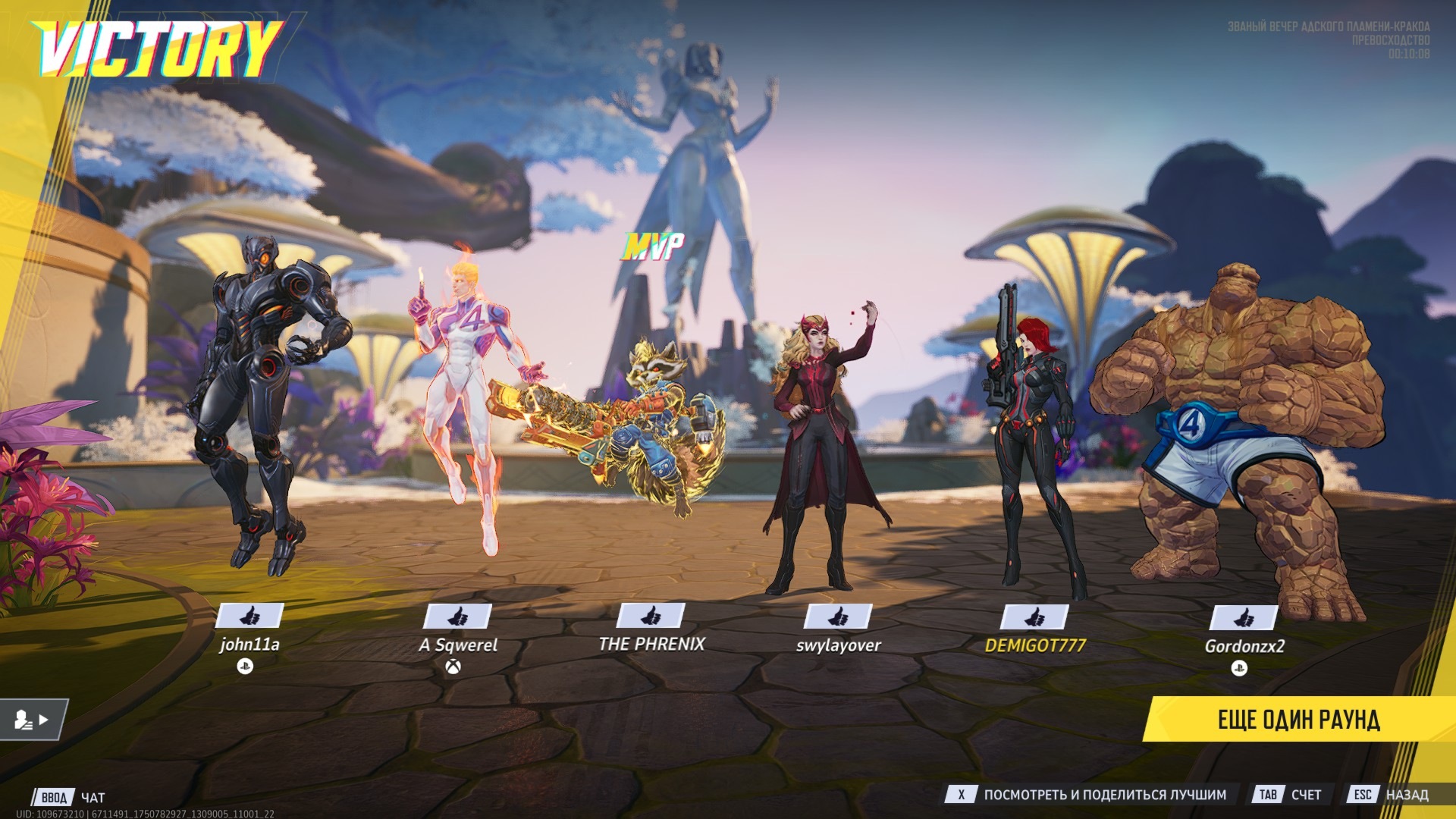Click the thumbs-up above DEMIGOT777

click(x=1035, y=617)
